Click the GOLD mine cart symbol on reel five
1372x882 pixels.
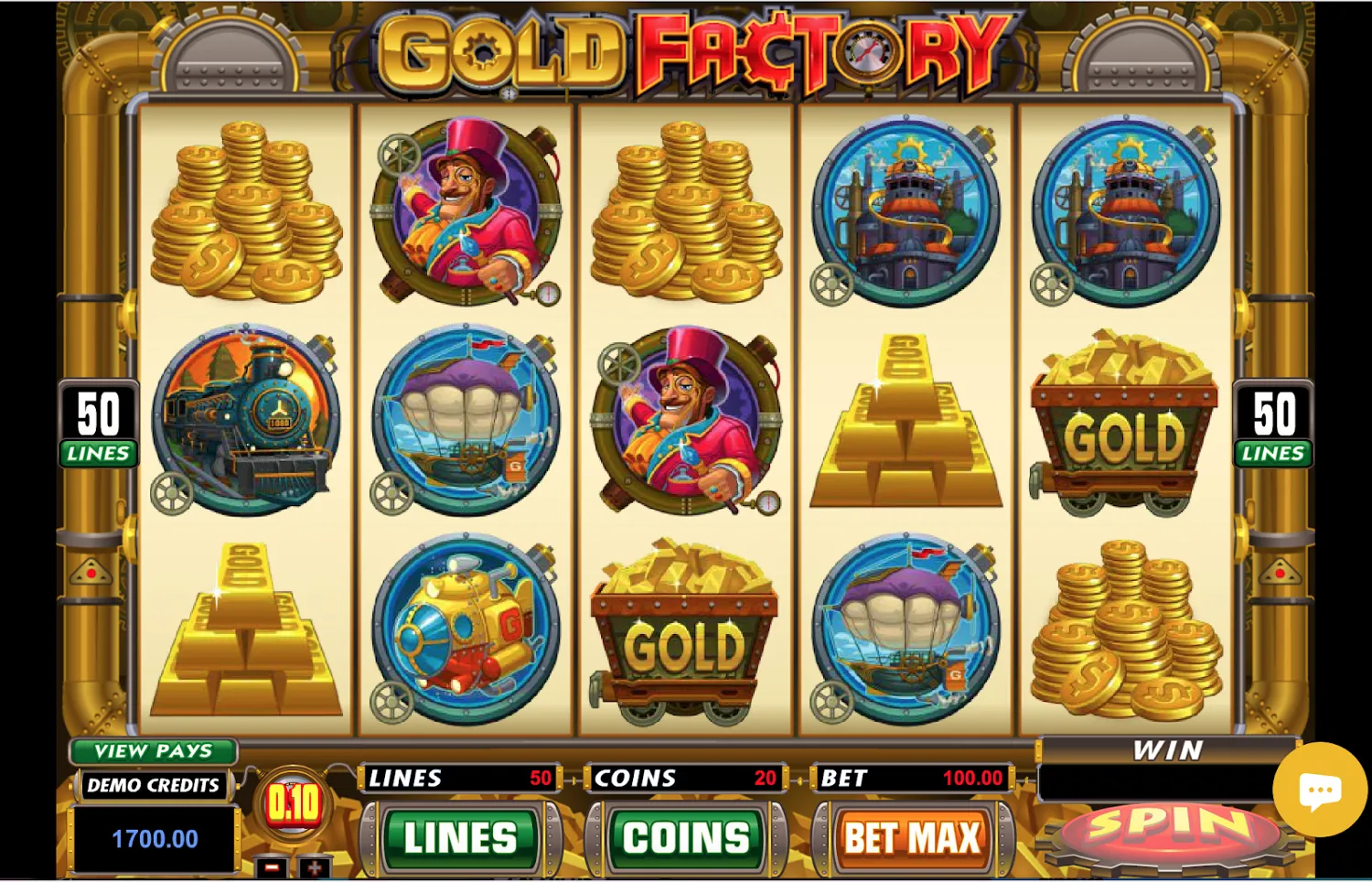[1125, 425]
